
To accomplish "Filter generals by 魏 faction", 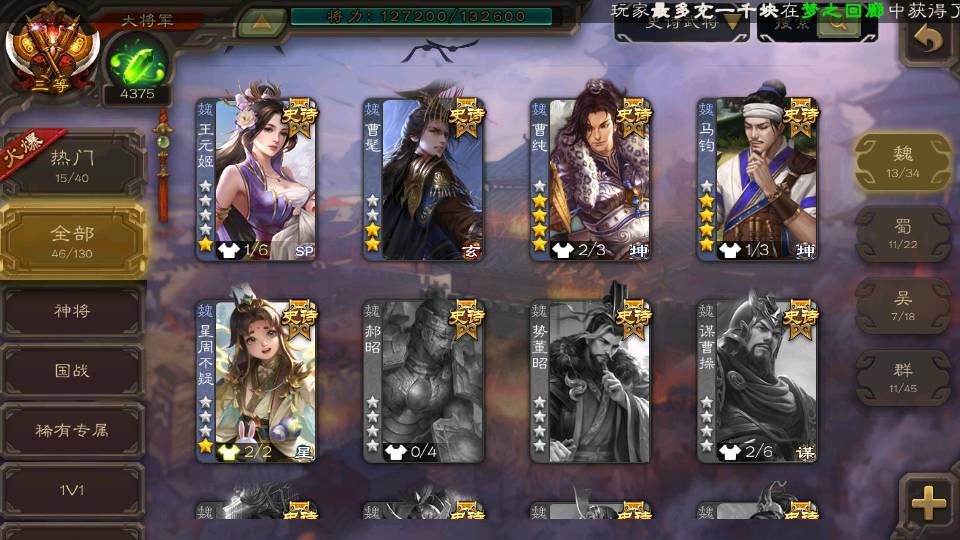I will [x=902, y=162].
